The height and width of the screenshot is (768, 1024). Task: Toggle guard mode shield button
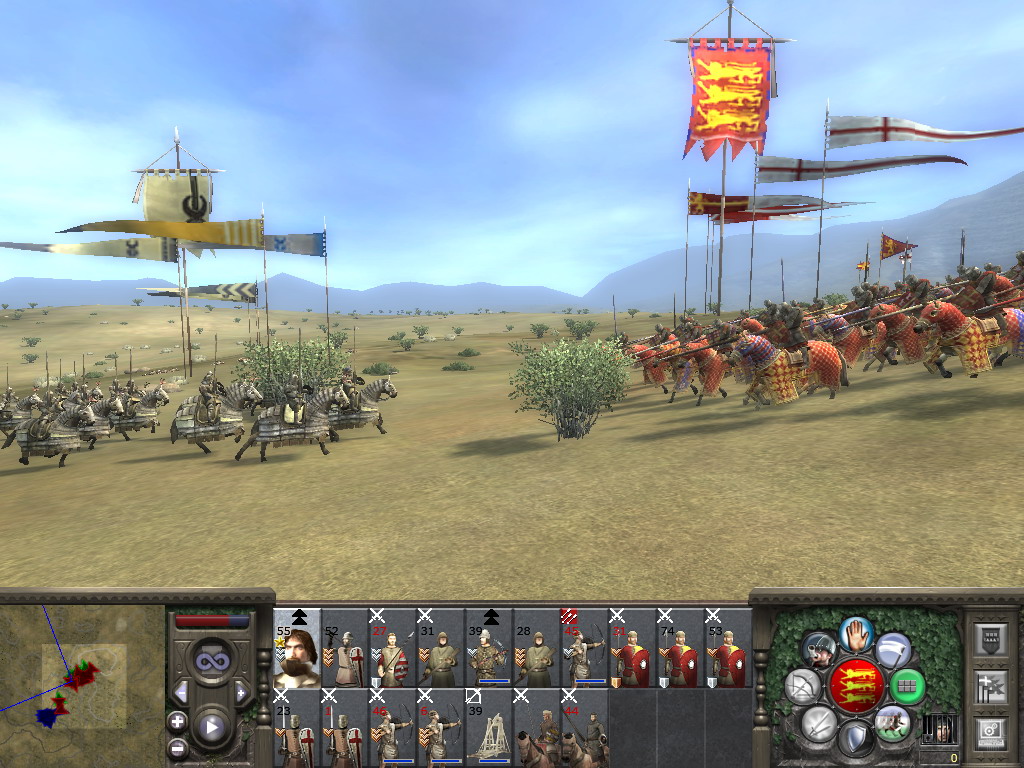pyautogui.click(x=855, y=739)
